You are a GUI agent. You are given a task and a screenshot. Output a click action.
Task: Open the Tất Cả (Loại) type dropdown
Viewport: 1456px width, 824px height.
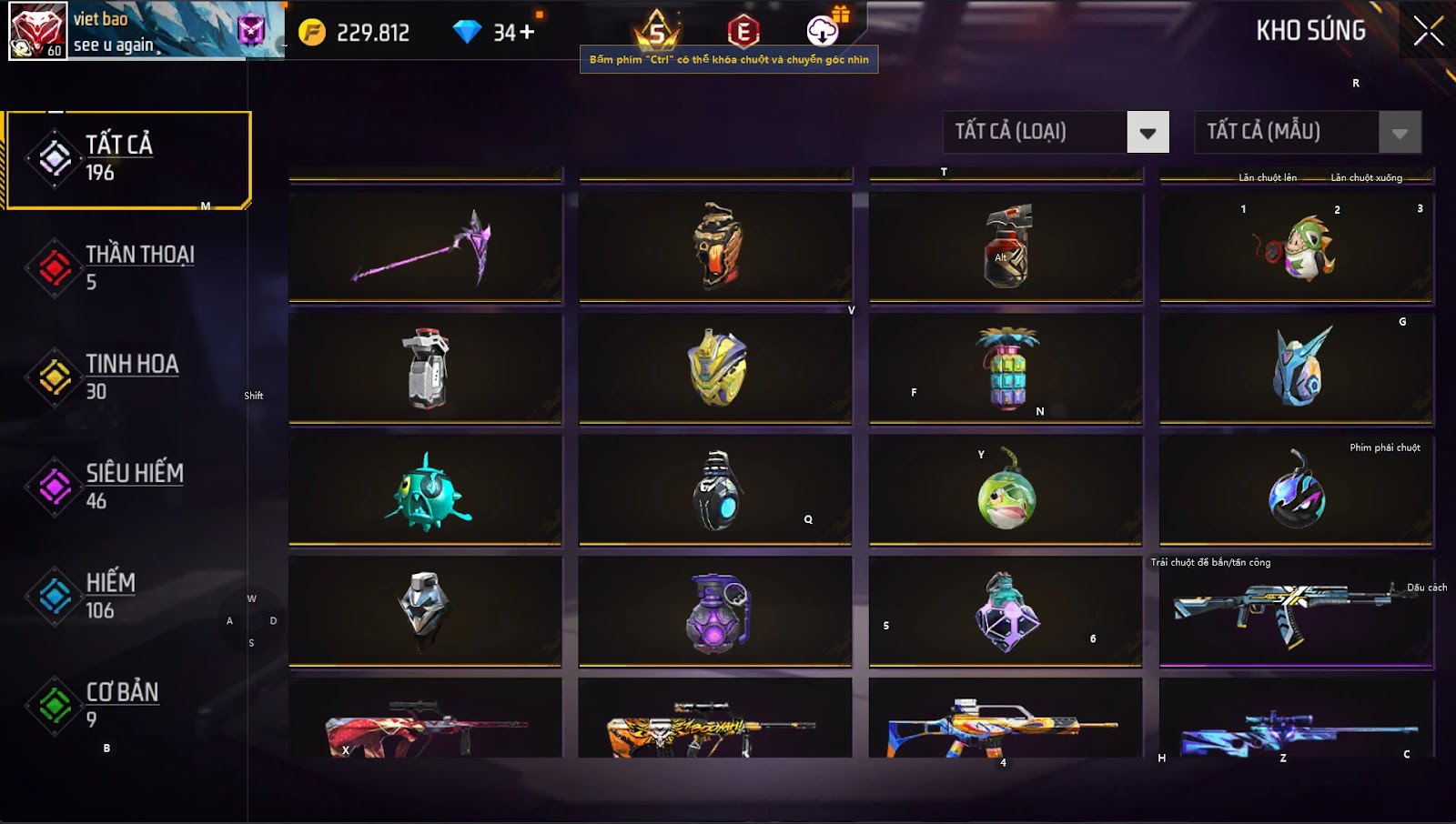pyautogui.click(x=1147, y=133)
